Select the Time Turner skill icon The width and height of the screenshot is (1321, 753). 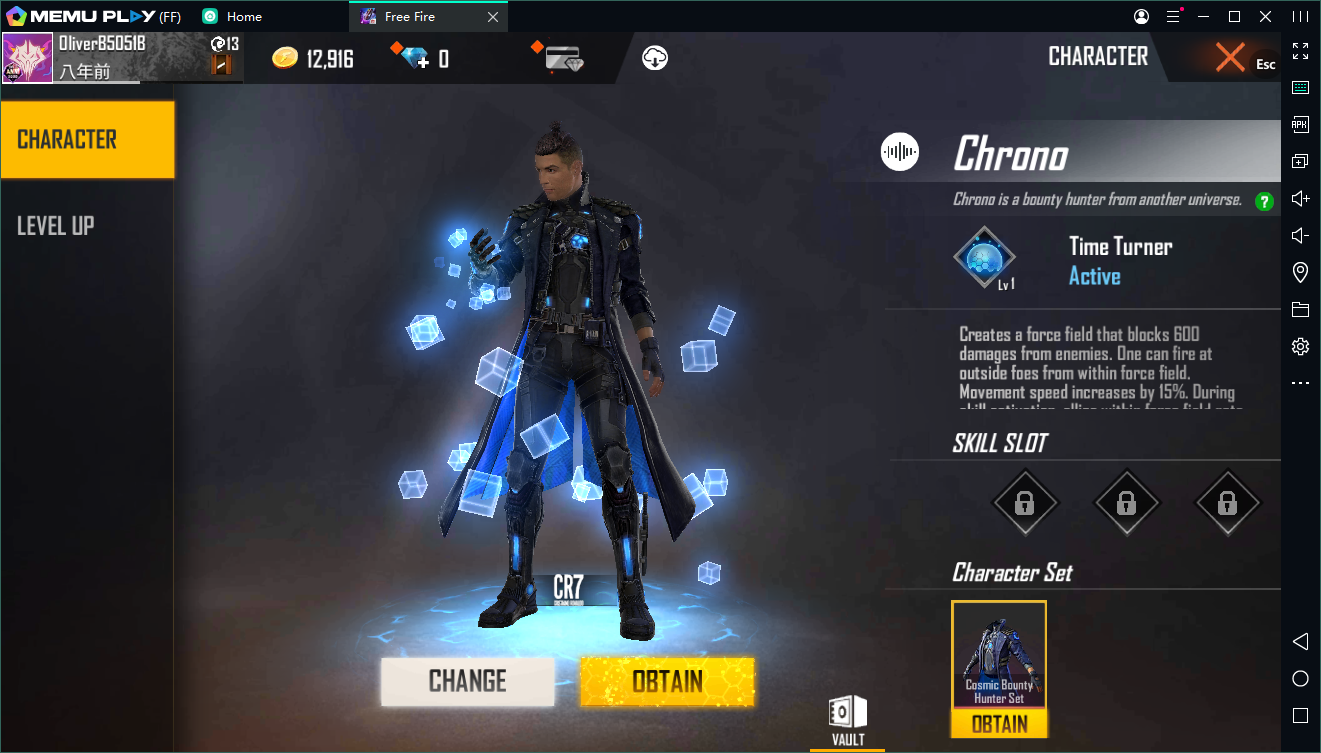tap(984, 258)
